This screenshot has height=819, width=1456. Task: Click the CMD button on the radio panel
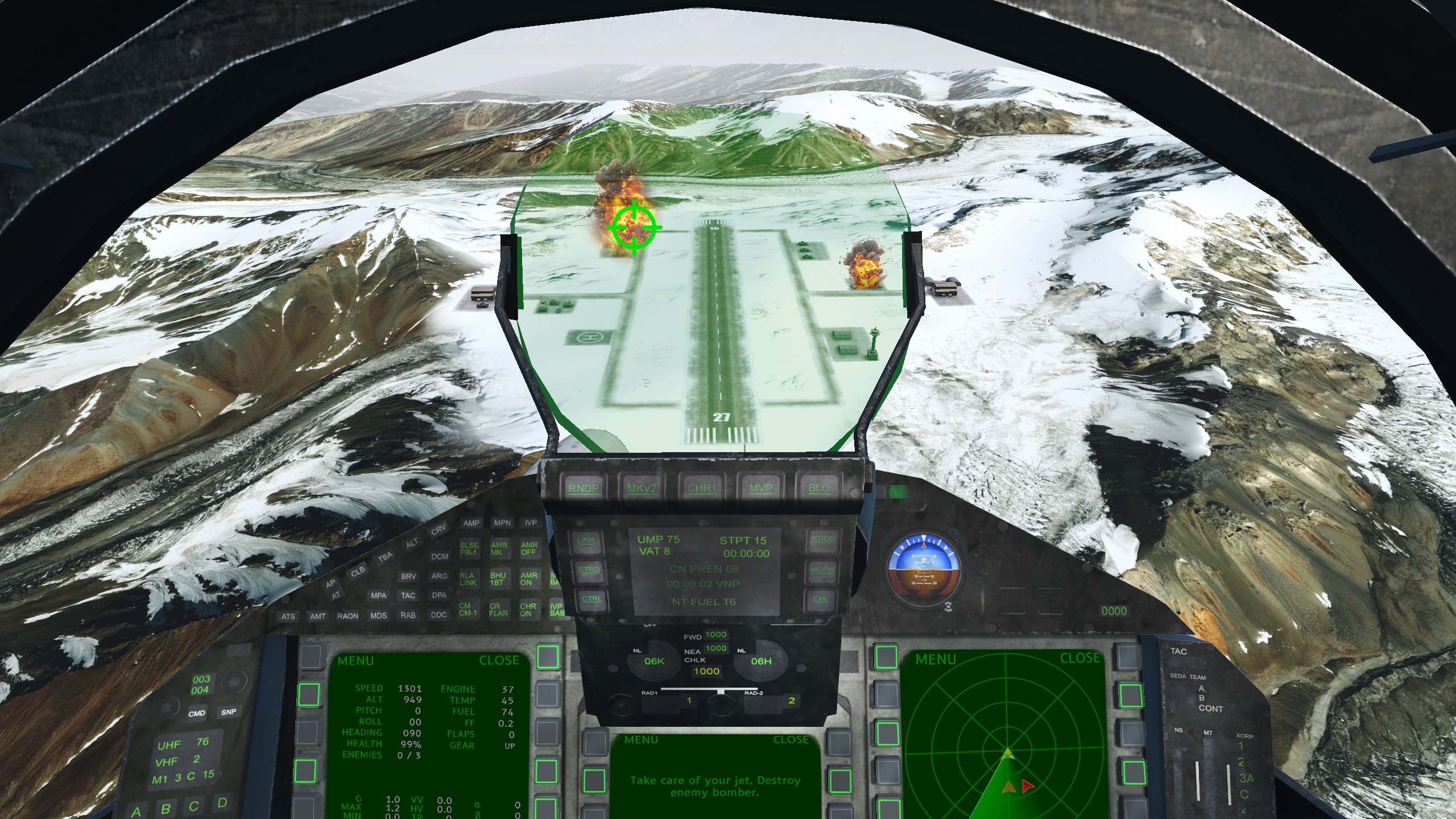click(197, 714)
